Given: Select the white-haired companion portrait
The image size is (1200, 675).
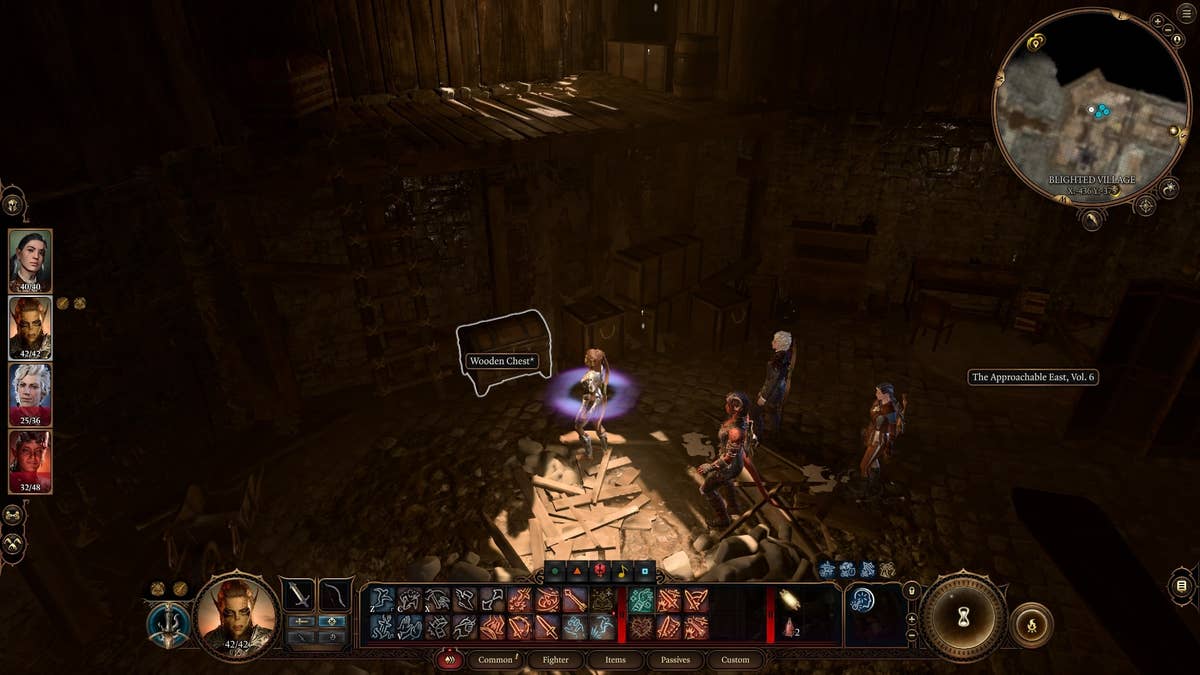Looking at the screenshot, I should pos(30,395).
